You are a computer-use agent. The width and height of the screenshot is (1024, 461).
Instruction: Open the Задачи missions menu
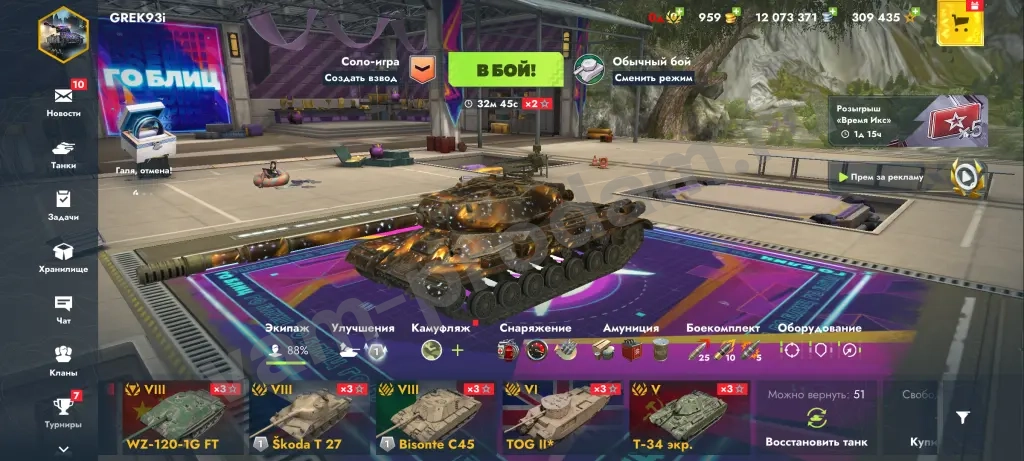tap(63, 205)
